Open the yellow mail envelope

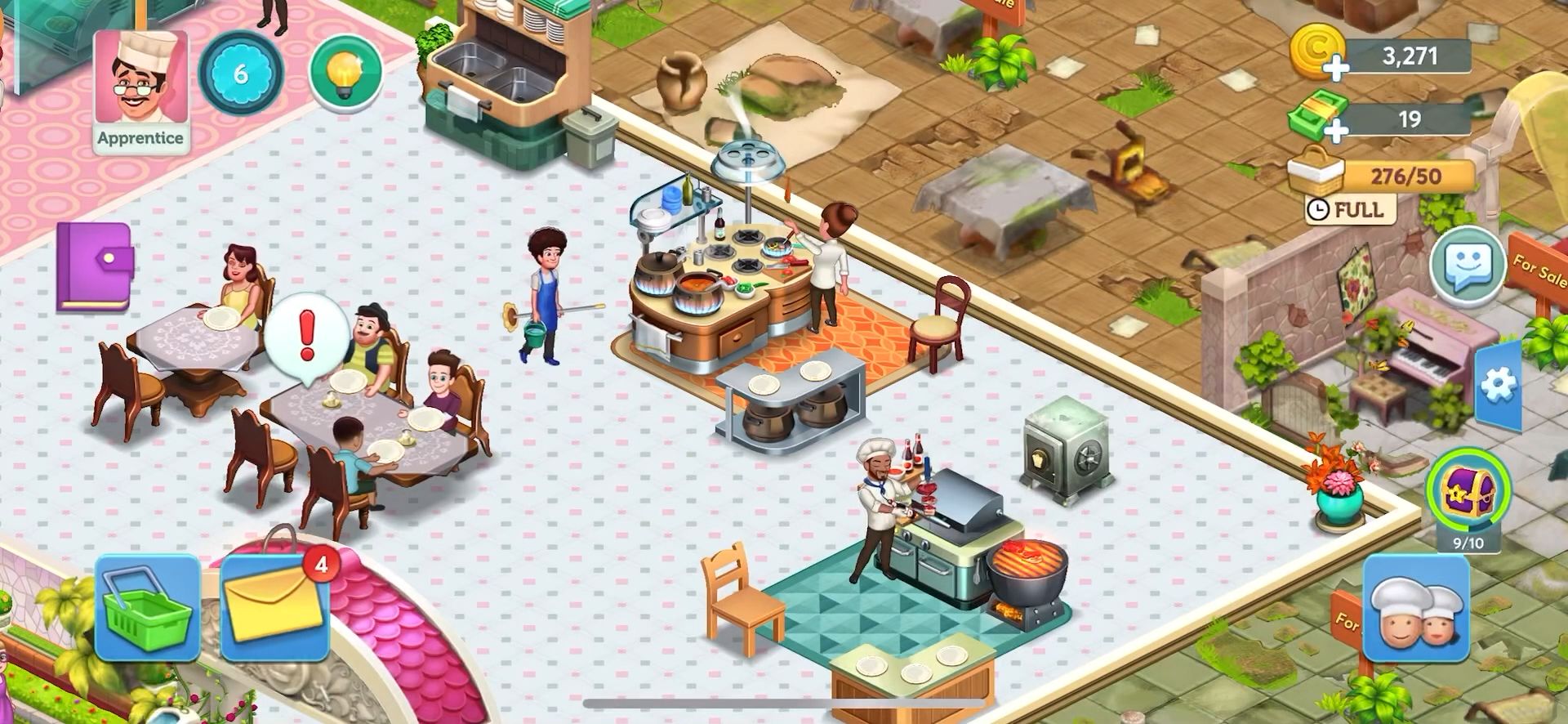(274, 606)
